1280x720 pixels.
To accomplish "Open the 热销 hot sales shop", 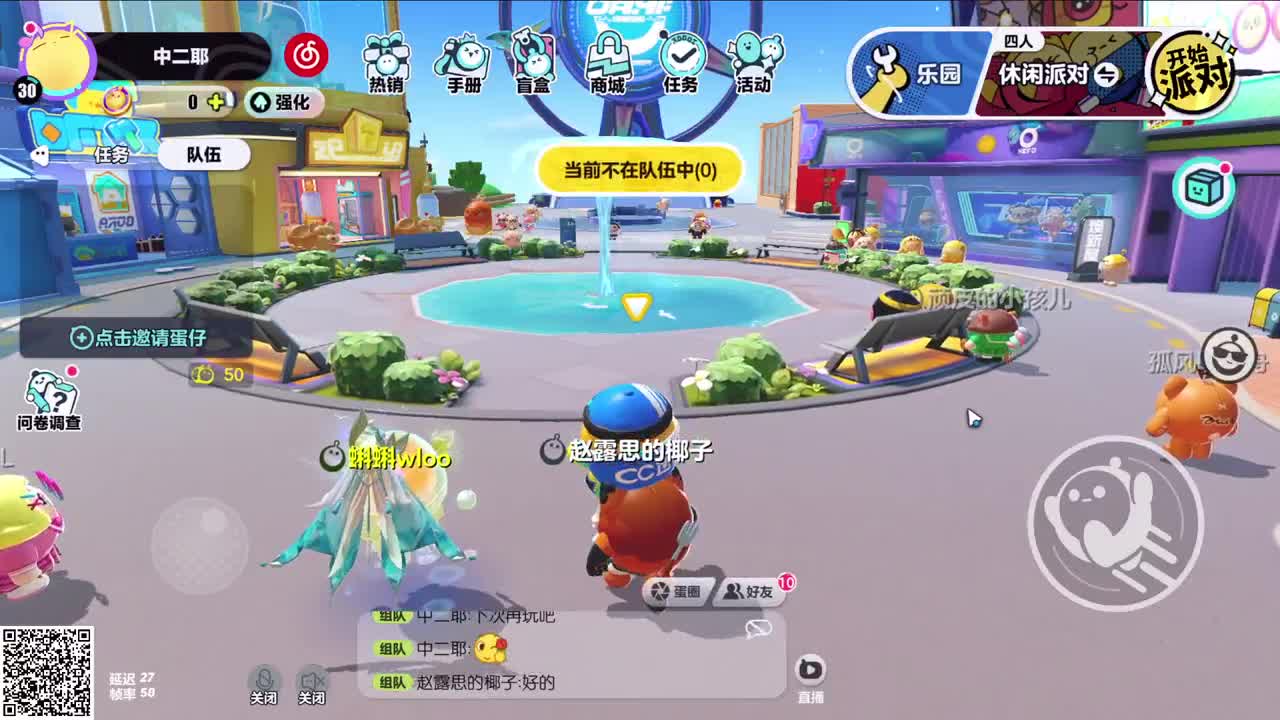I will point(386,62).
